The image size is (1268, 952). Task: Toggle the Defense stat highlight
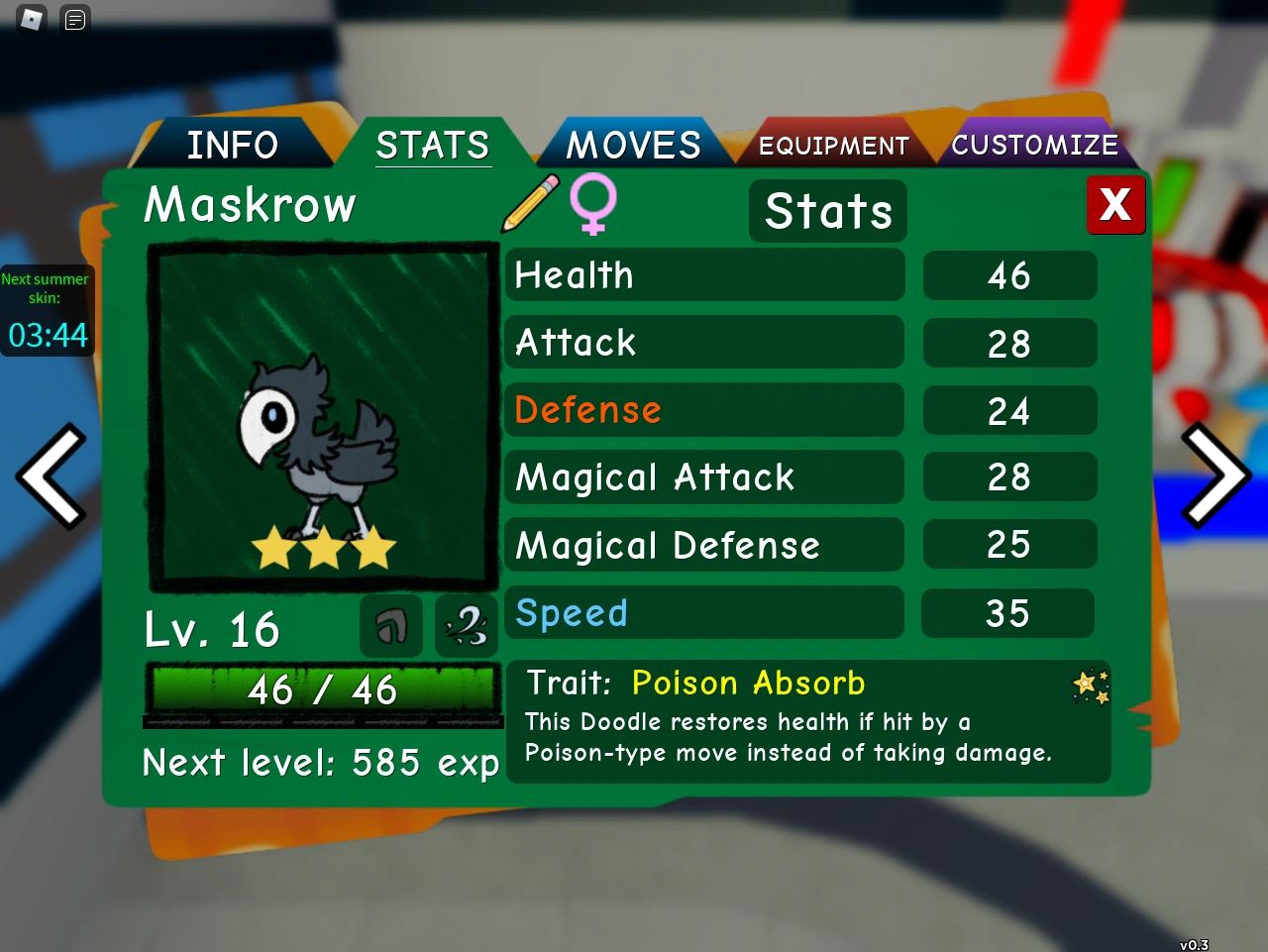pyautogui.click(x=704, y=410)
